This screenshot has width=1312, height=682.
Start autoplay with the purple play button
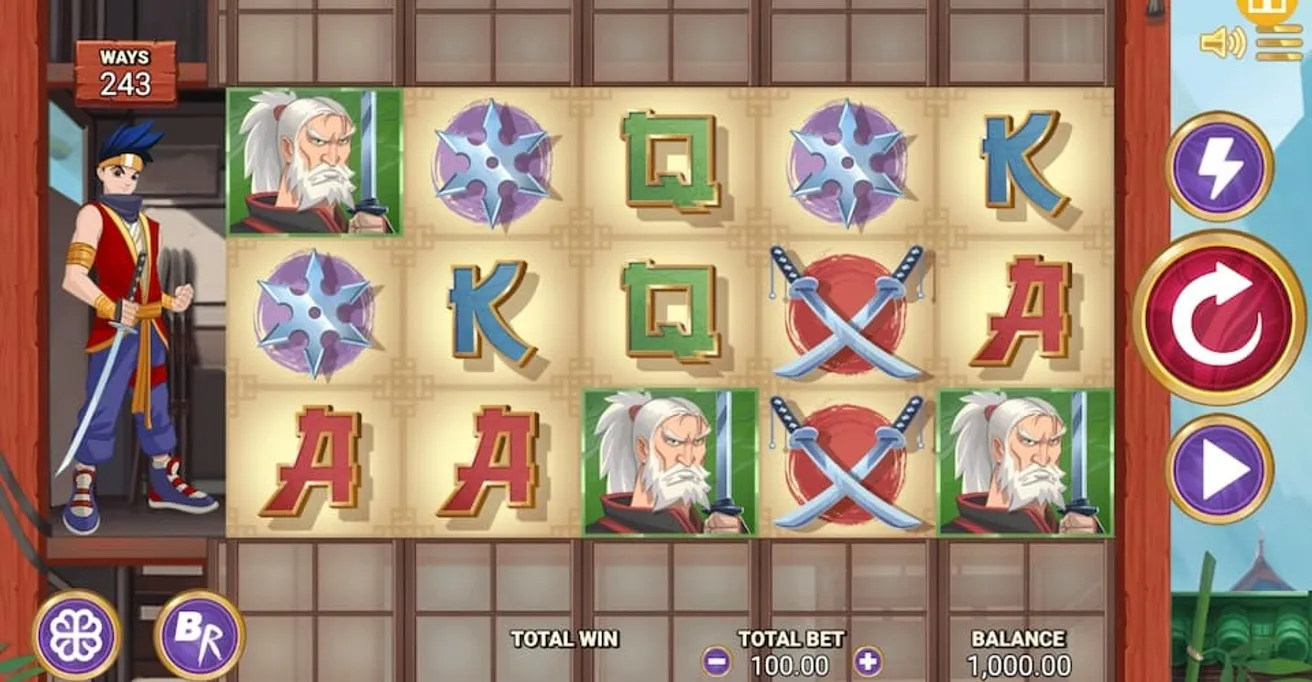1218,468
